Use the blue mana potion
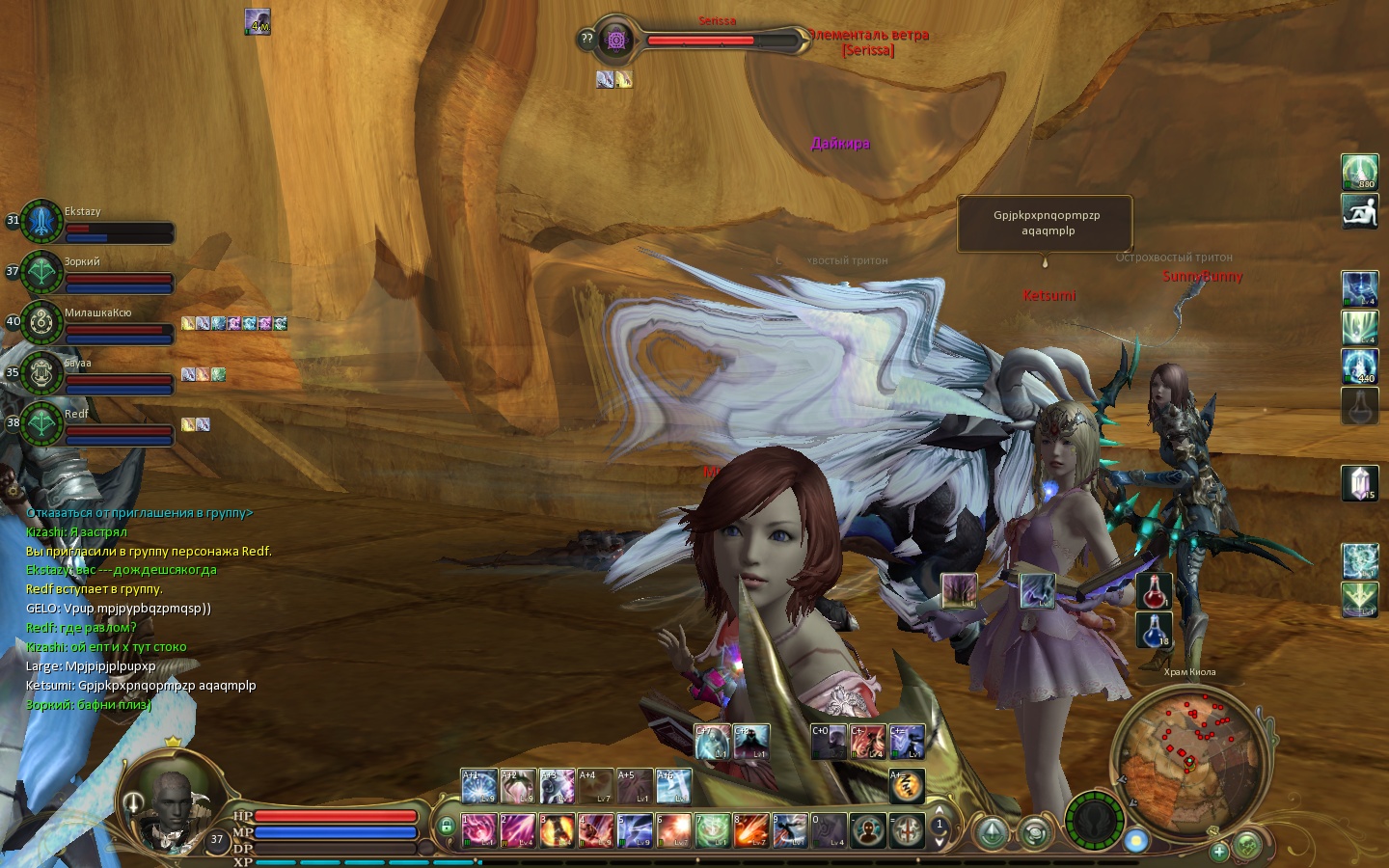This screenshot has height=868, width=1389. point(1155,631)
